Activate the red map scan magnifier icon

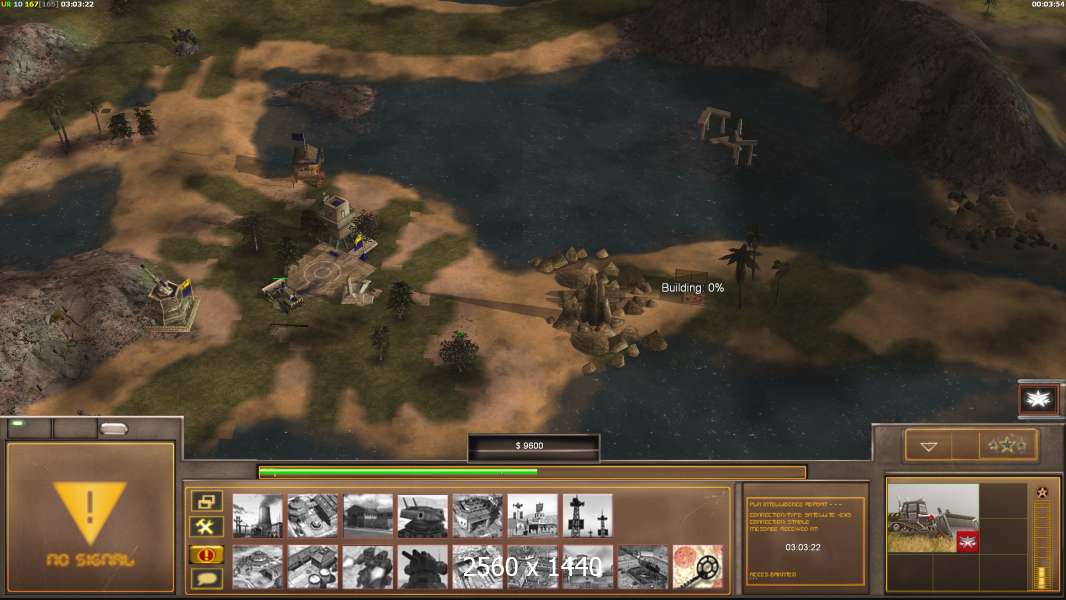697,567
